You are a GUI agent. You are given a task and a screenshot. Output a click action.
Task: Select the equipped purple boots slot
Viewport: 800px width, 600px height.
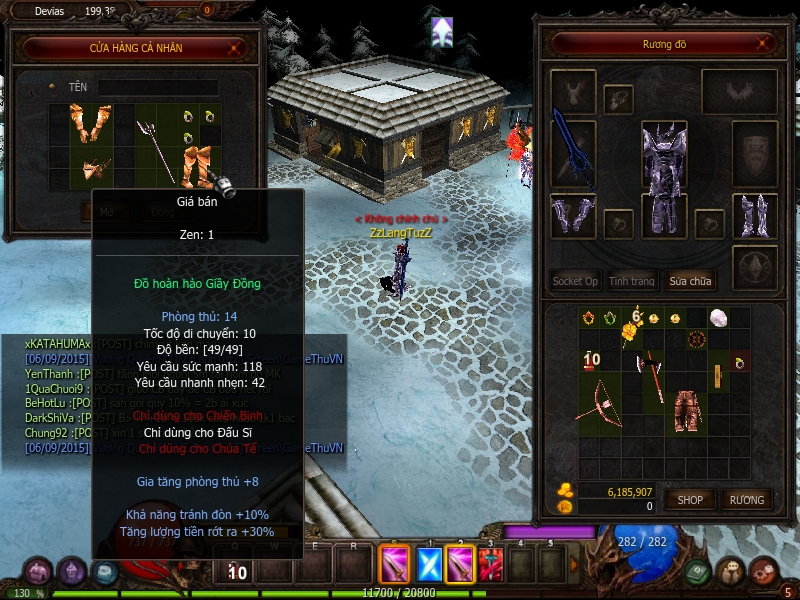pos(753,216)
